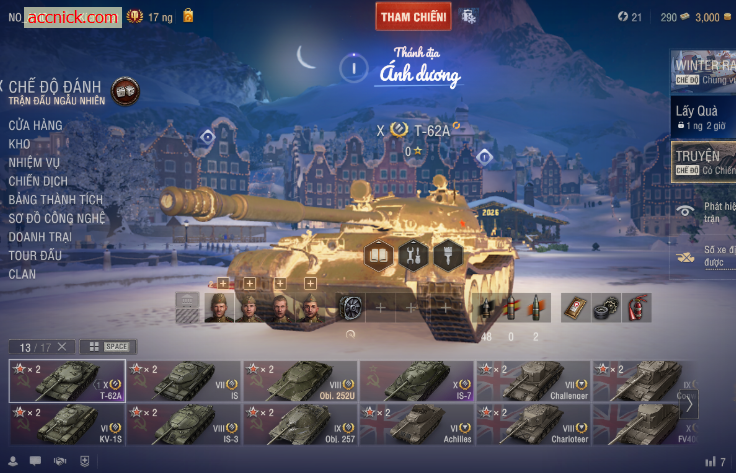
Task: Select the KV-1S tank card
Action: (67, 424)
